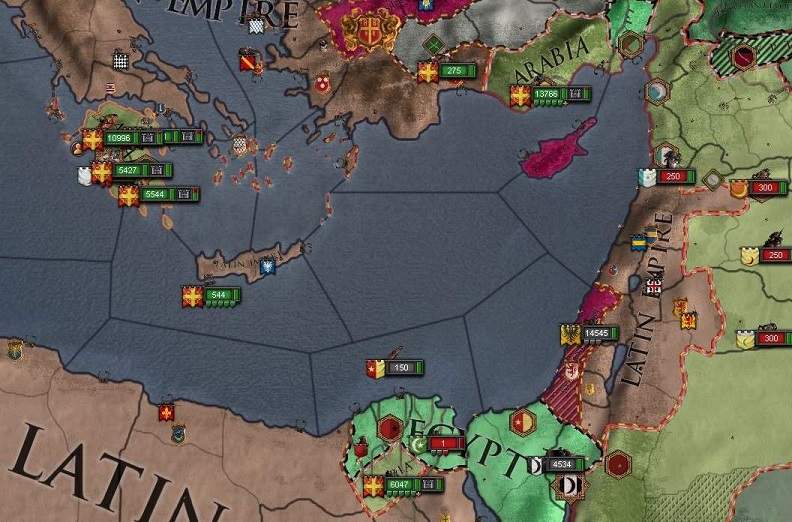Select the 14545-strong army counter
The height and width of the screenshot is (522, 792).
(x=596, y=333)
